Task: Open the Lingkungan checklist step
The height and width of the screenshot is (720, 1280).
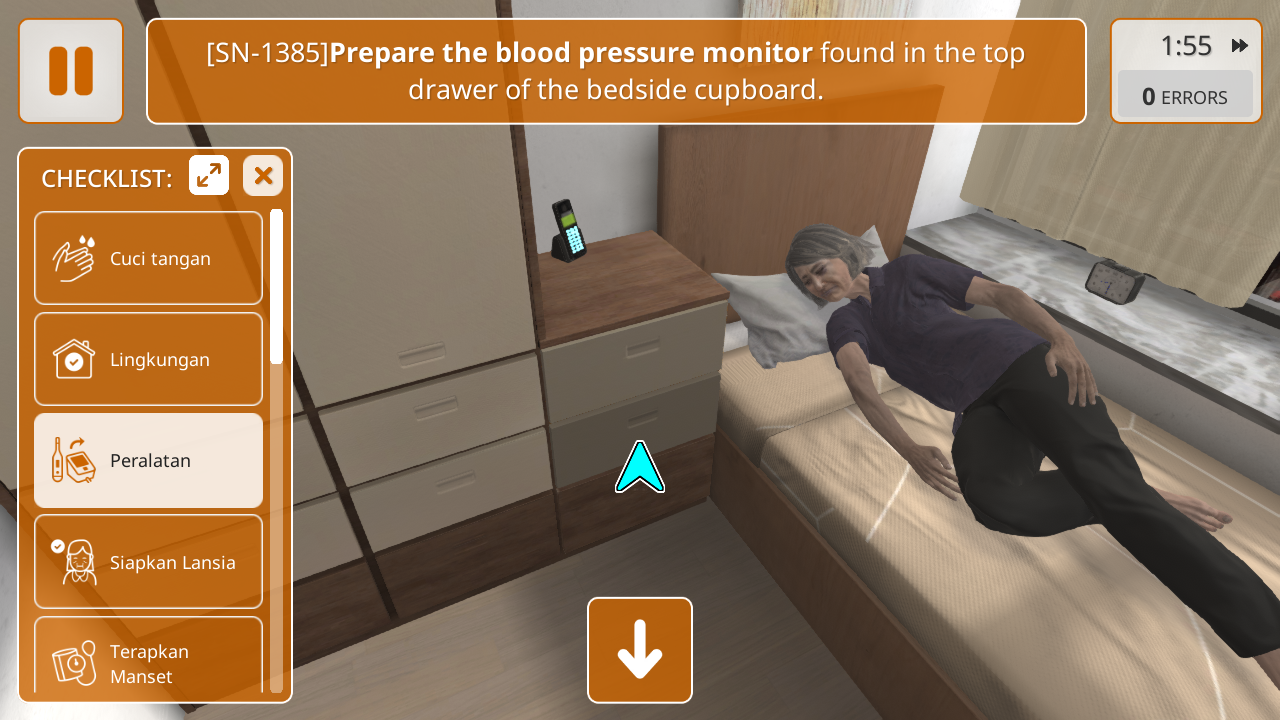Action: click(x=149, y=359)
